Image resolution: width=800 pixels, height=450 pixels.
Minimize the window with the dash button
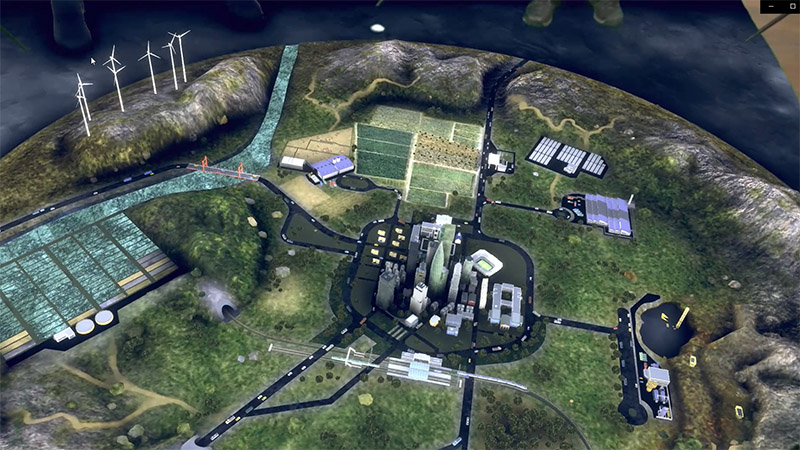tap(772, 6)
